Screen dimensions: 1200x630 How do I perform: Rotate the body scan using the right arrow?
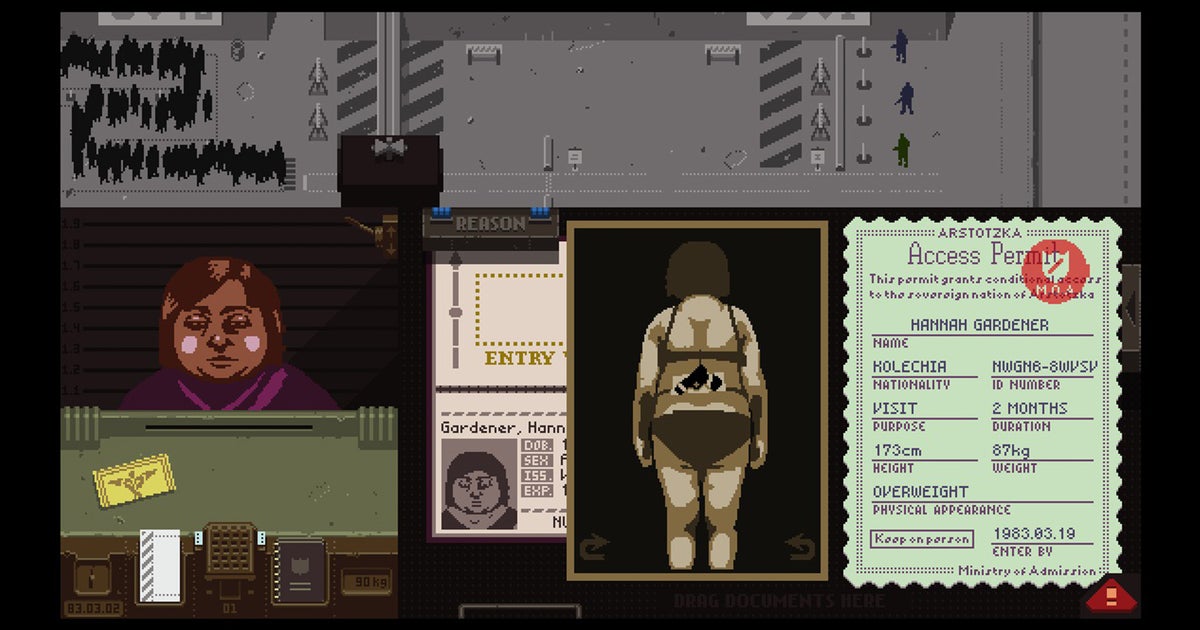point(800,547)
